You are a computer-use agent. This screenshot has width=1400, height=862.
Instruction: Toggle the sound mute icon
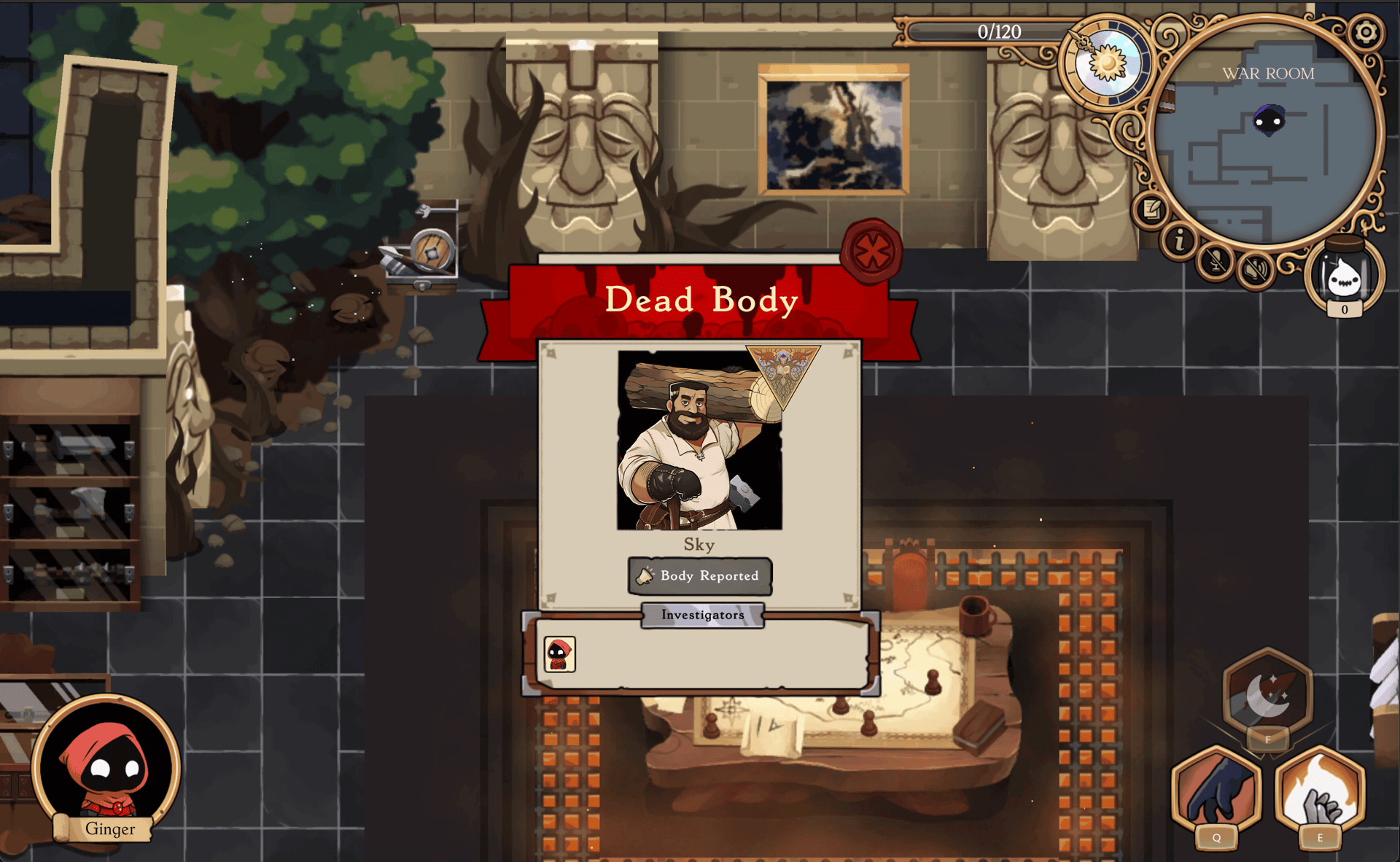pyautogui.click(x=1255, y=271)
